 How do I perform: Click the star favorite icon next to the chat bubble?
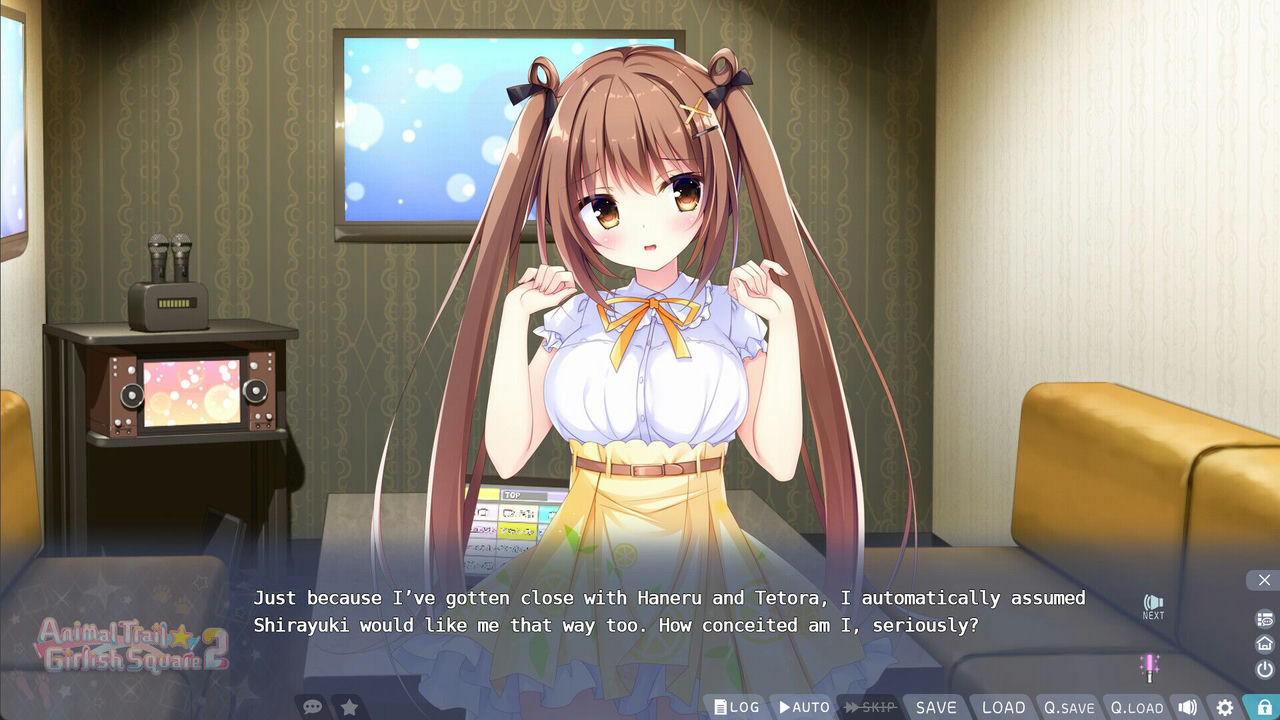(x=349, y=706)
